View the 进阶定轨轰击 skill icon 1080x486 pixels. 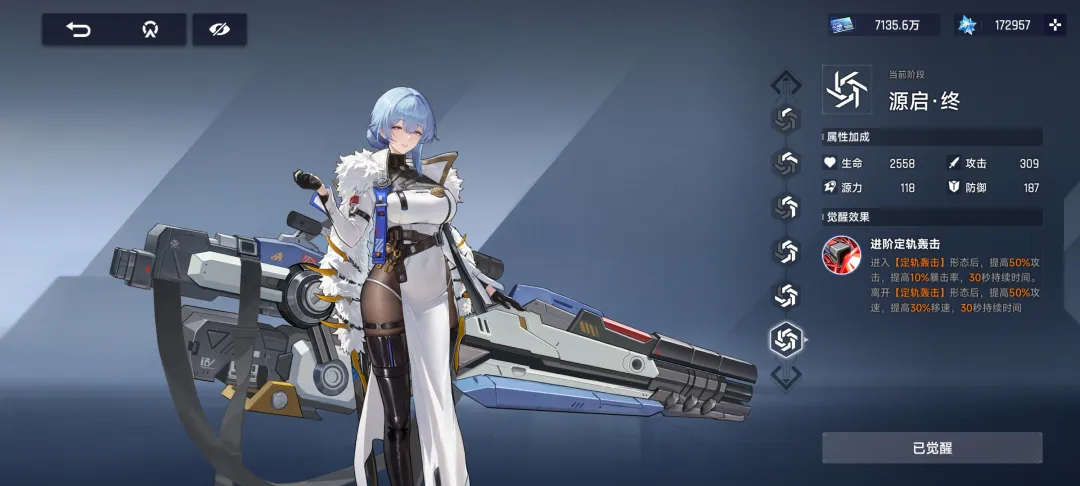tap(841, 255)
